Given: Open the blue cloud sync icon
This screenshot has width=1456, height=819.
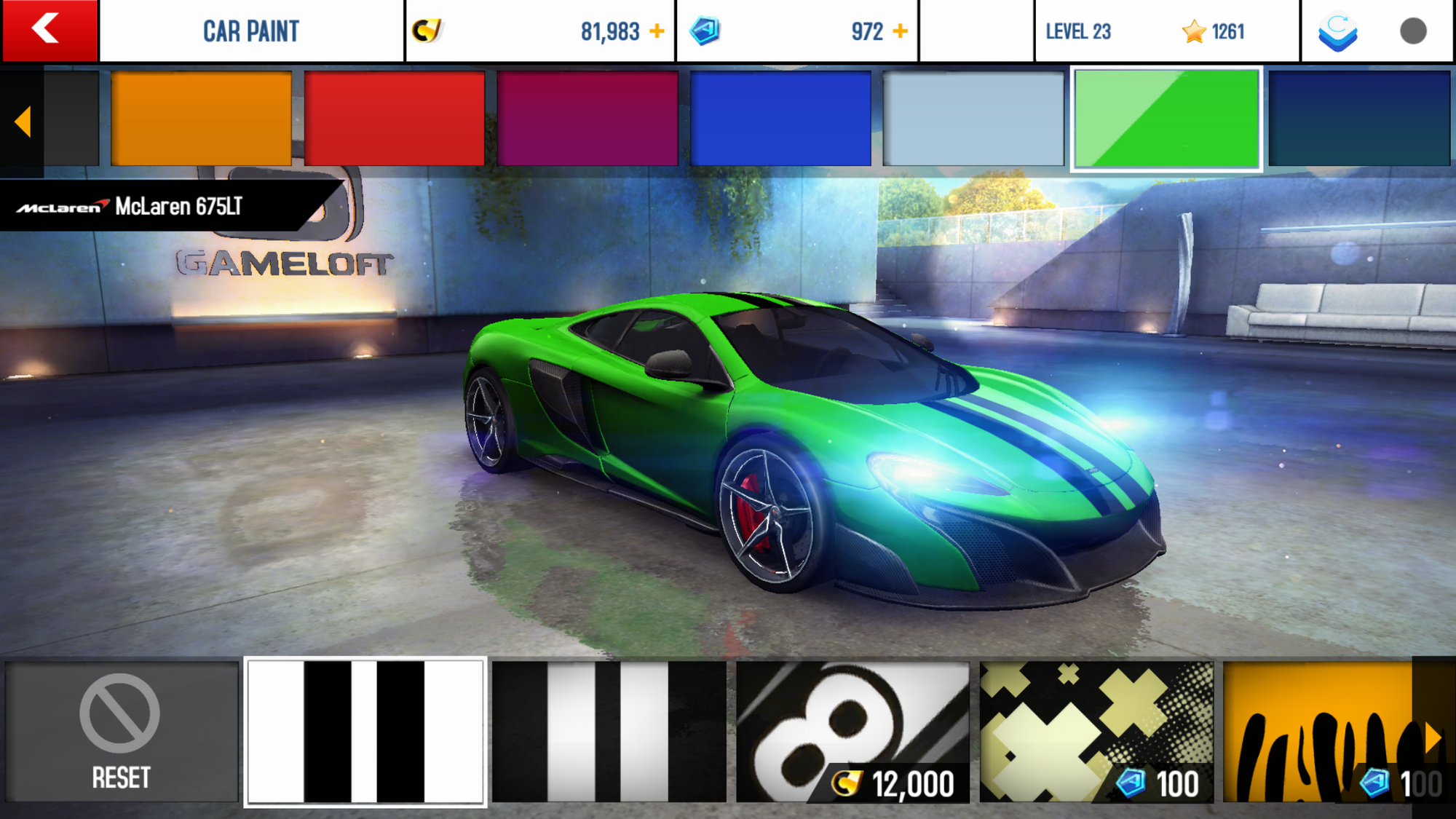Looking at the screenshot, I should 1338,31.
